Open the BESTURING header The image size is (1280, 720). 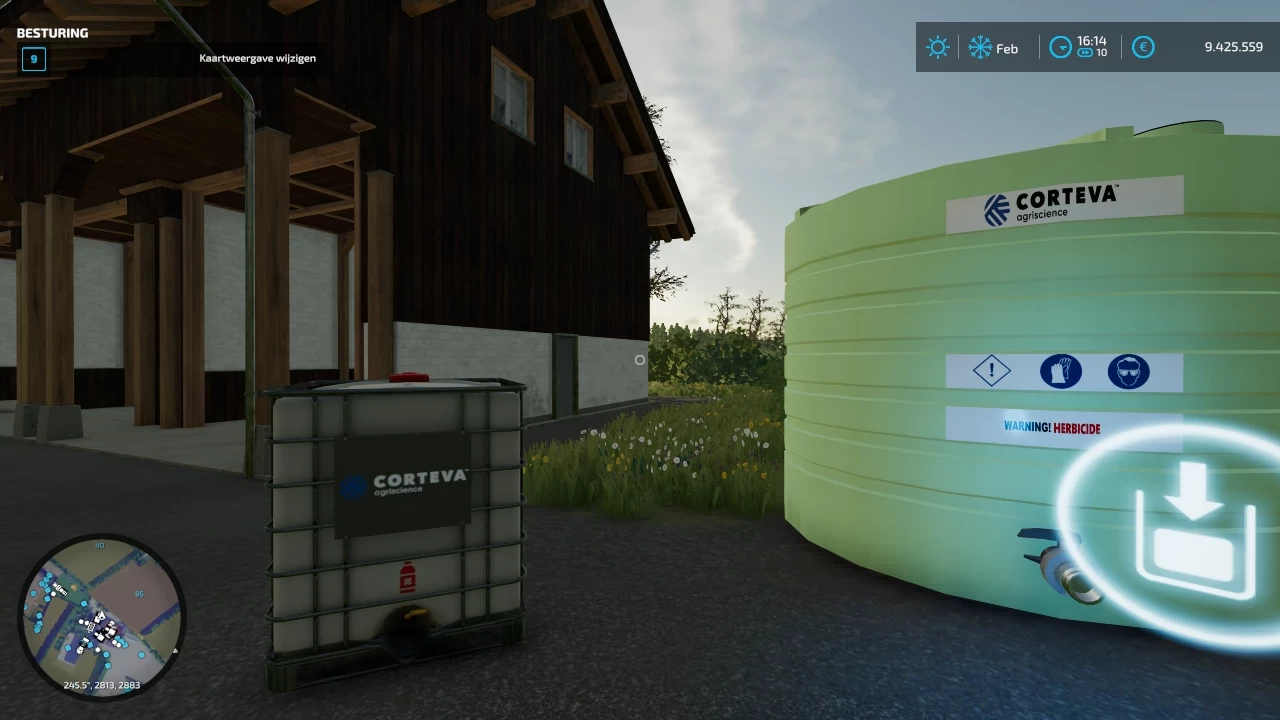pos(51,32)
